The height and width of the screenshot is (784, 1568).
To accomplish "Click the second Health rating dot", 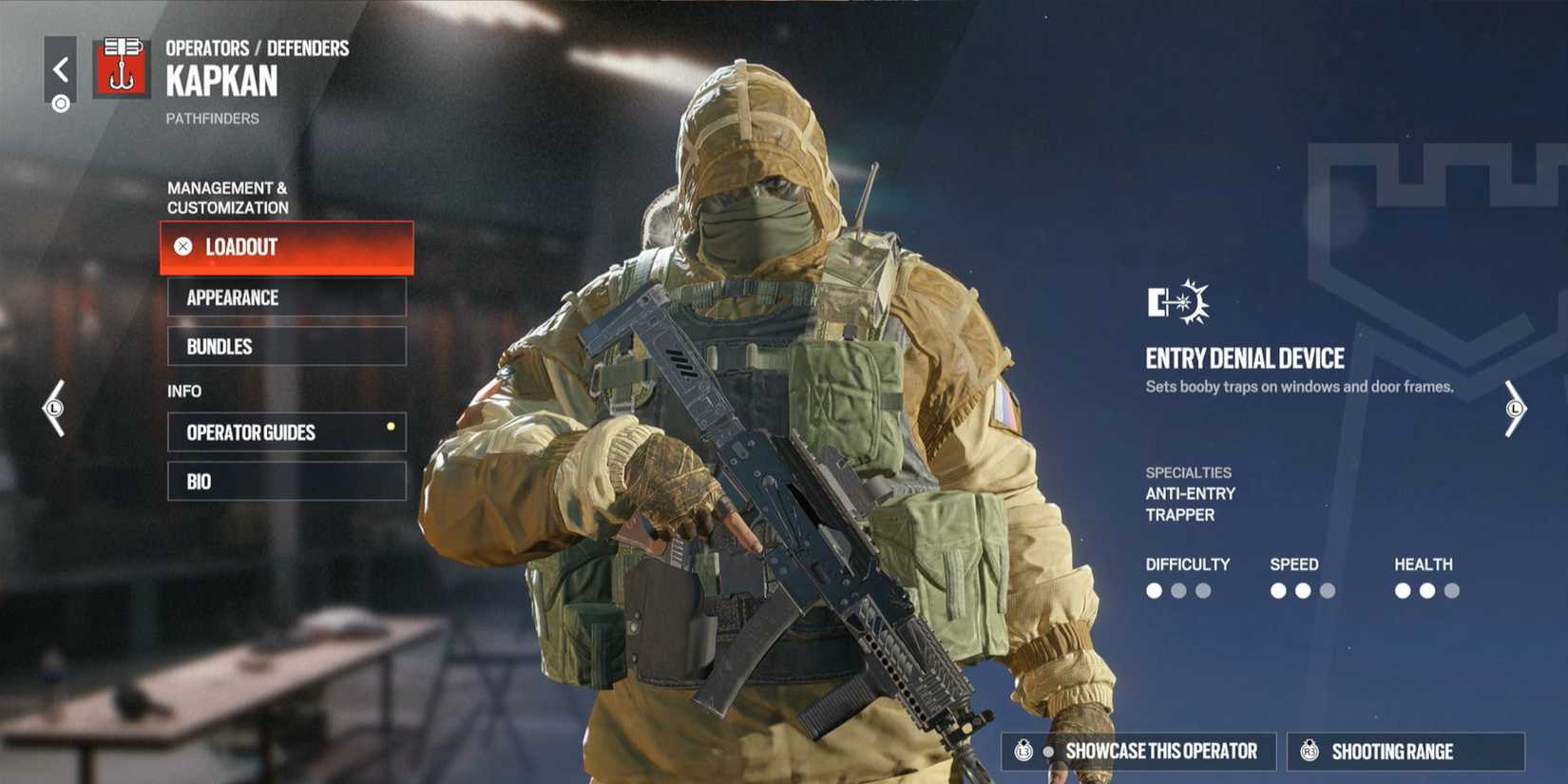I will click(x=1426, y=590).
